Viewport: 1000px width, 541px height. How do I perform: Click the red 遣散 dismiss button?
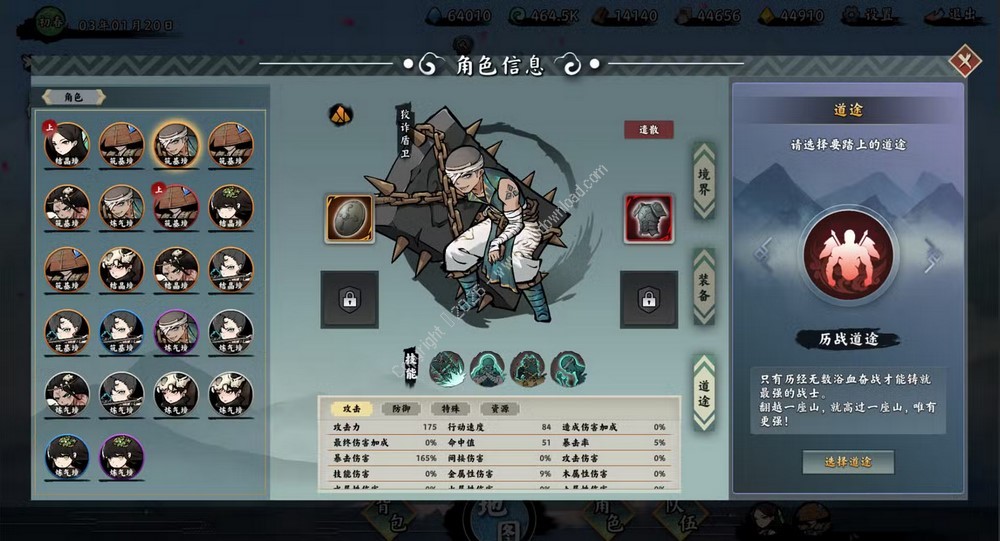click(649, 130)
